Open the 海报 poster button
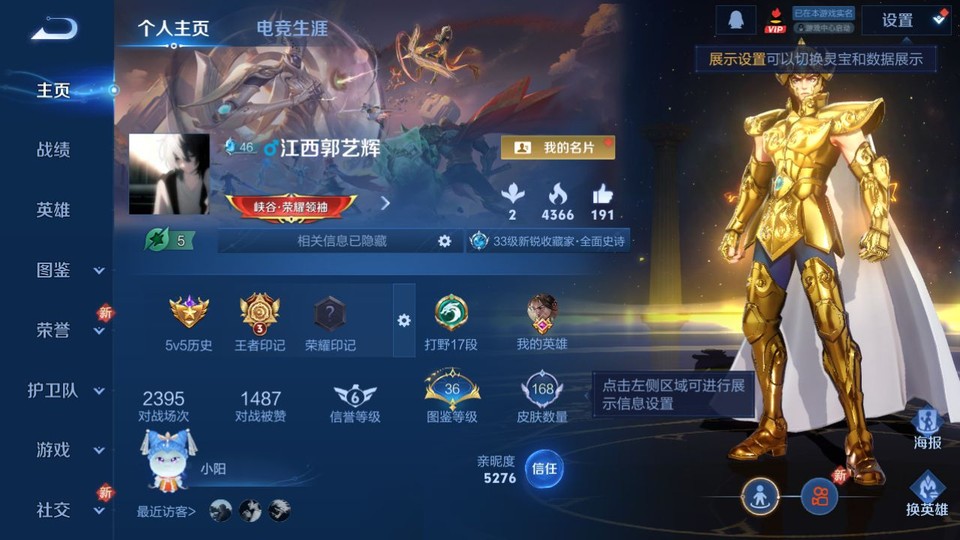 [927, 427]
